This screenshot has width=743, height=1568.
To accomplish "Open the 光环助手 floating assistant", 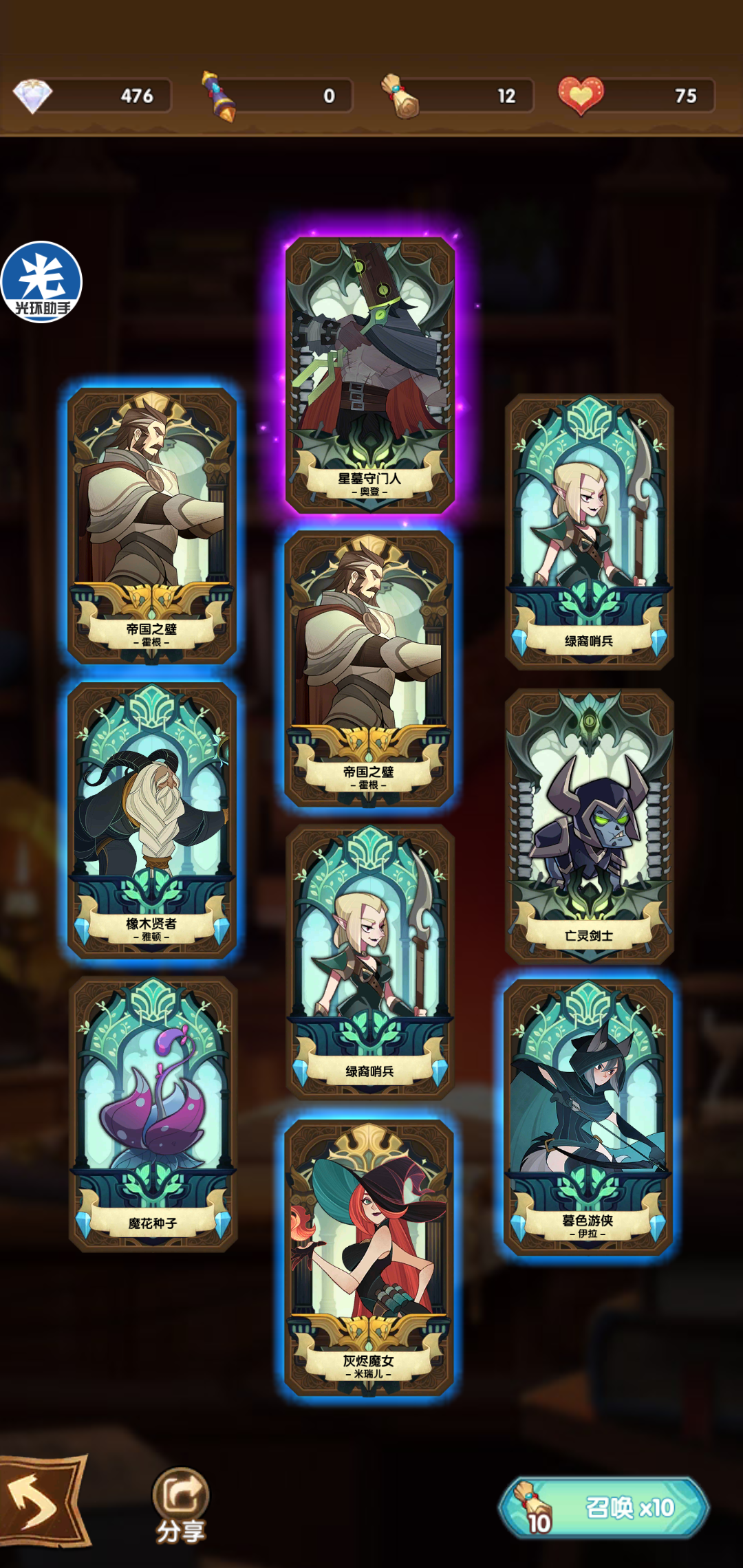I will click(41, 281).
